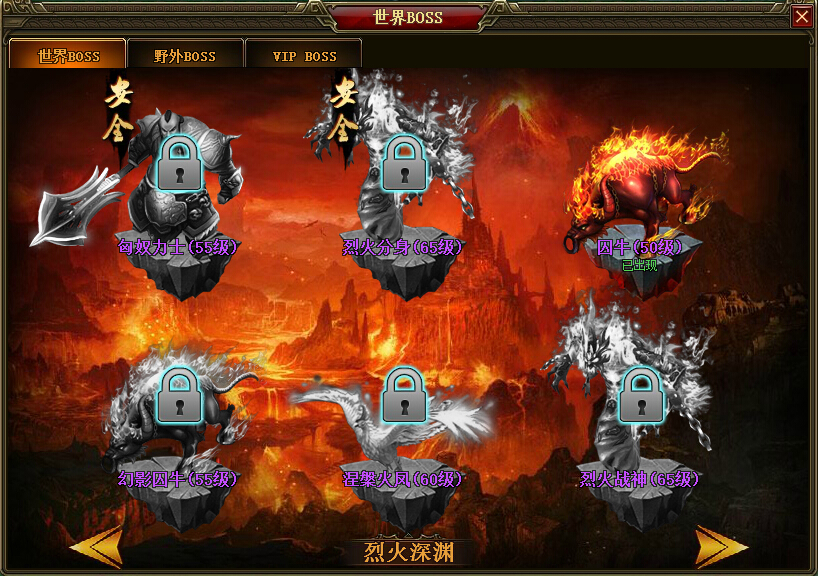Go to next page with right arrow
The height and width of the screenshot is (576, 818).
(722, 546)
